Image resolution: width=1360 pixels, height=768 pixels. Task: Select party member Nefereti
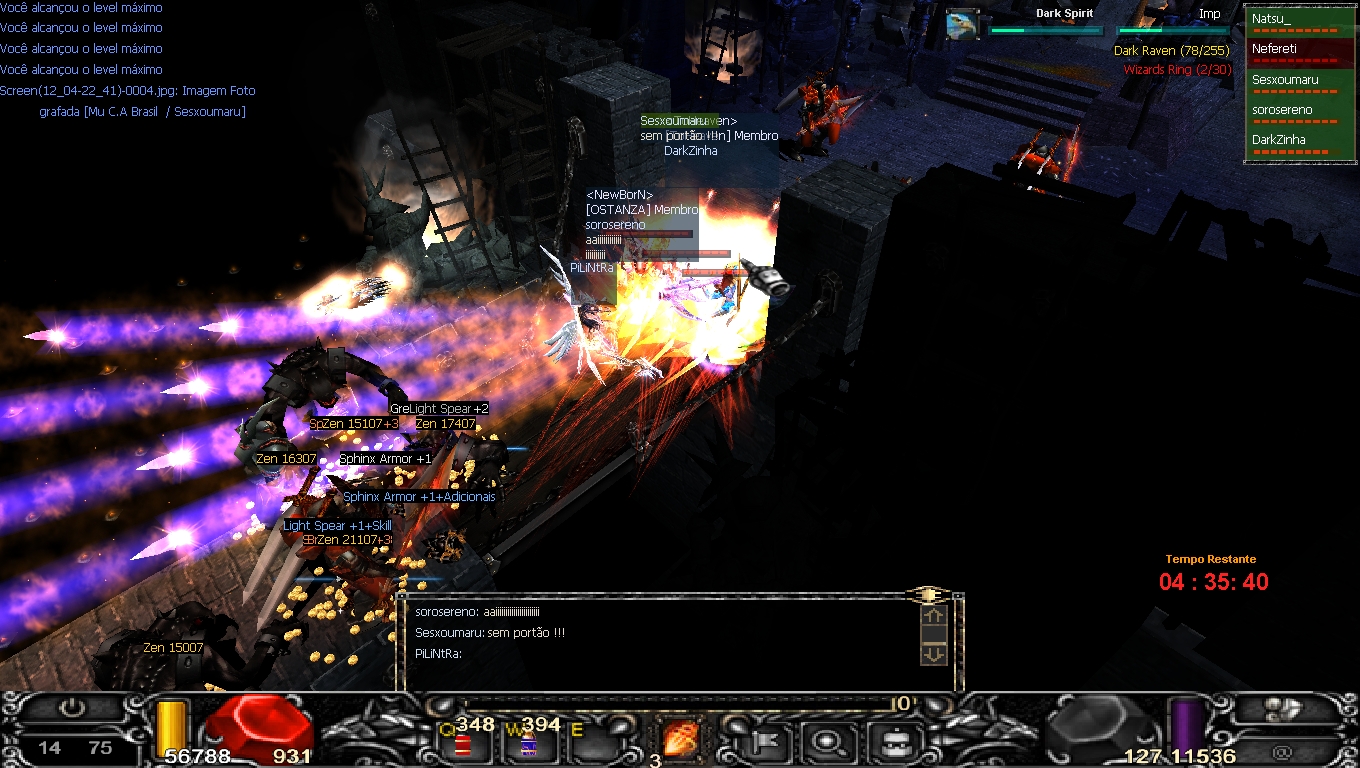click(1298, 49)
